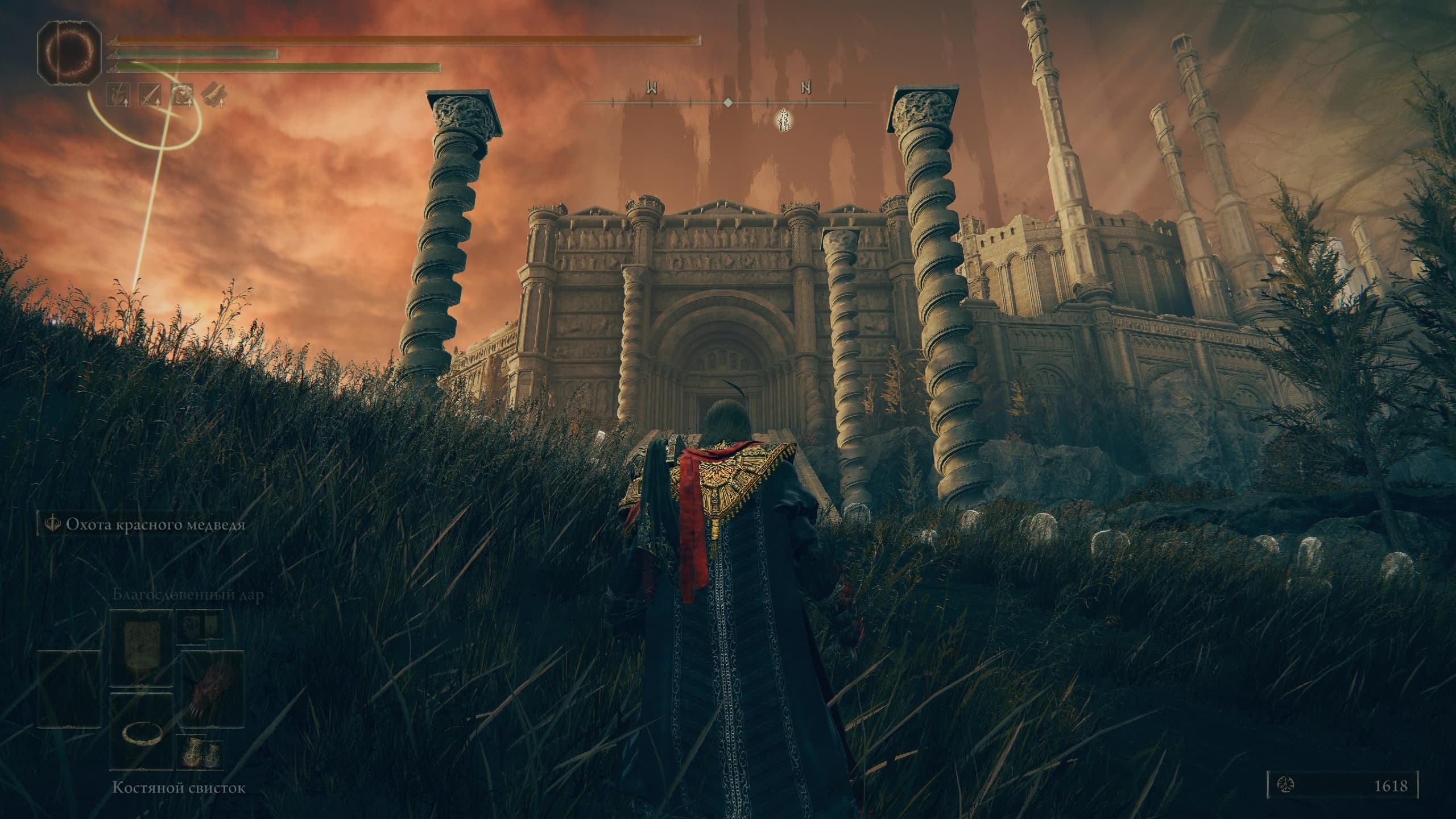Select the gold-banded scroll buff status icon
Viewport: 1456px width, 819px height.
pos(214,95)
